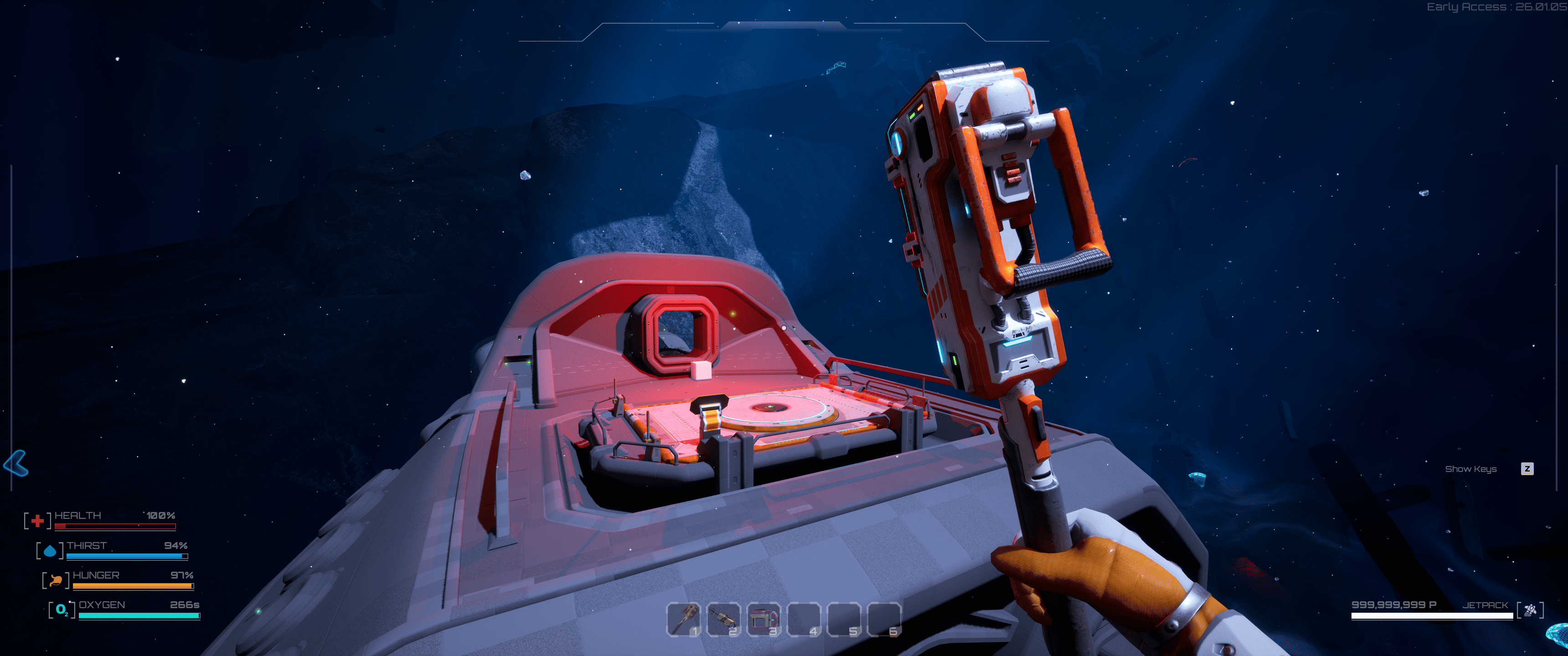Select the red cross health icon

click(x=37, y=520)
